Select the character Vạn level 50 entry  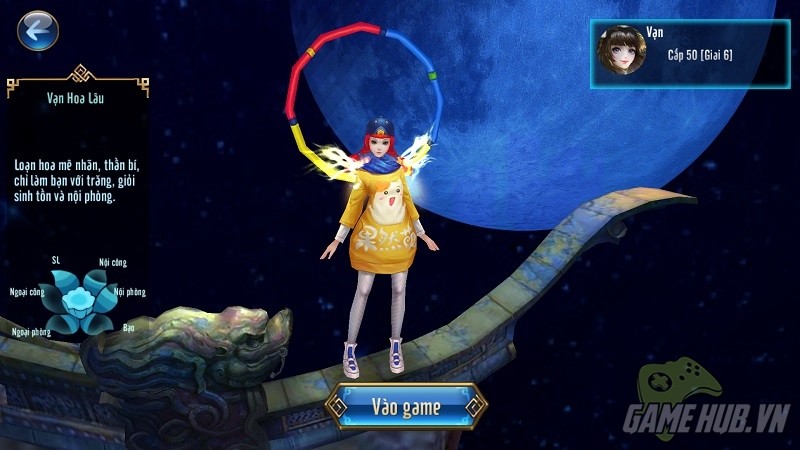coord(689,54)
